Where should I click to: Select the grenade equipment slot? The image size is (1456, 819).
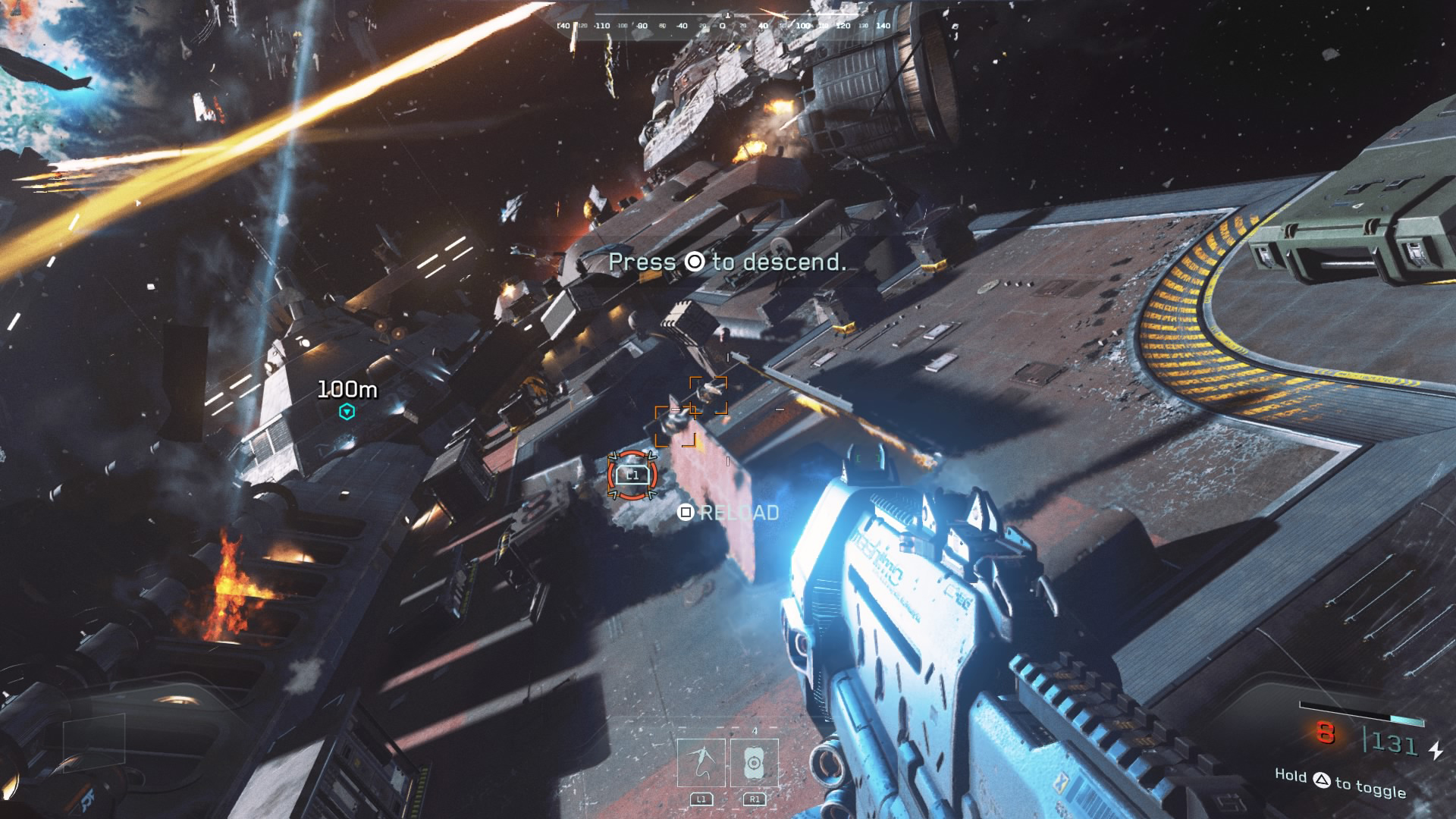point(754,763)
